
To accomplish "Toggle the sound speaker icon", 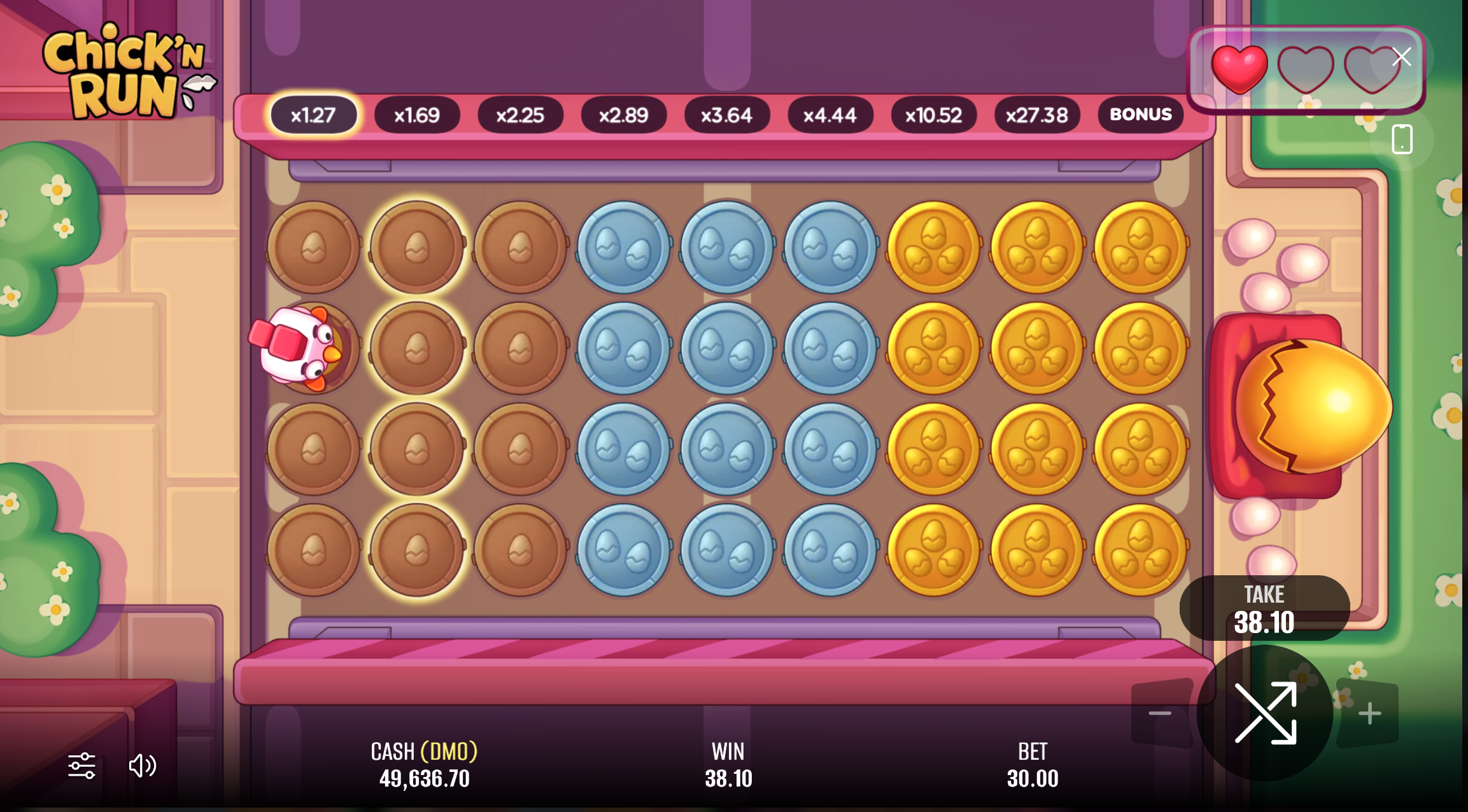I will (143, 766).
